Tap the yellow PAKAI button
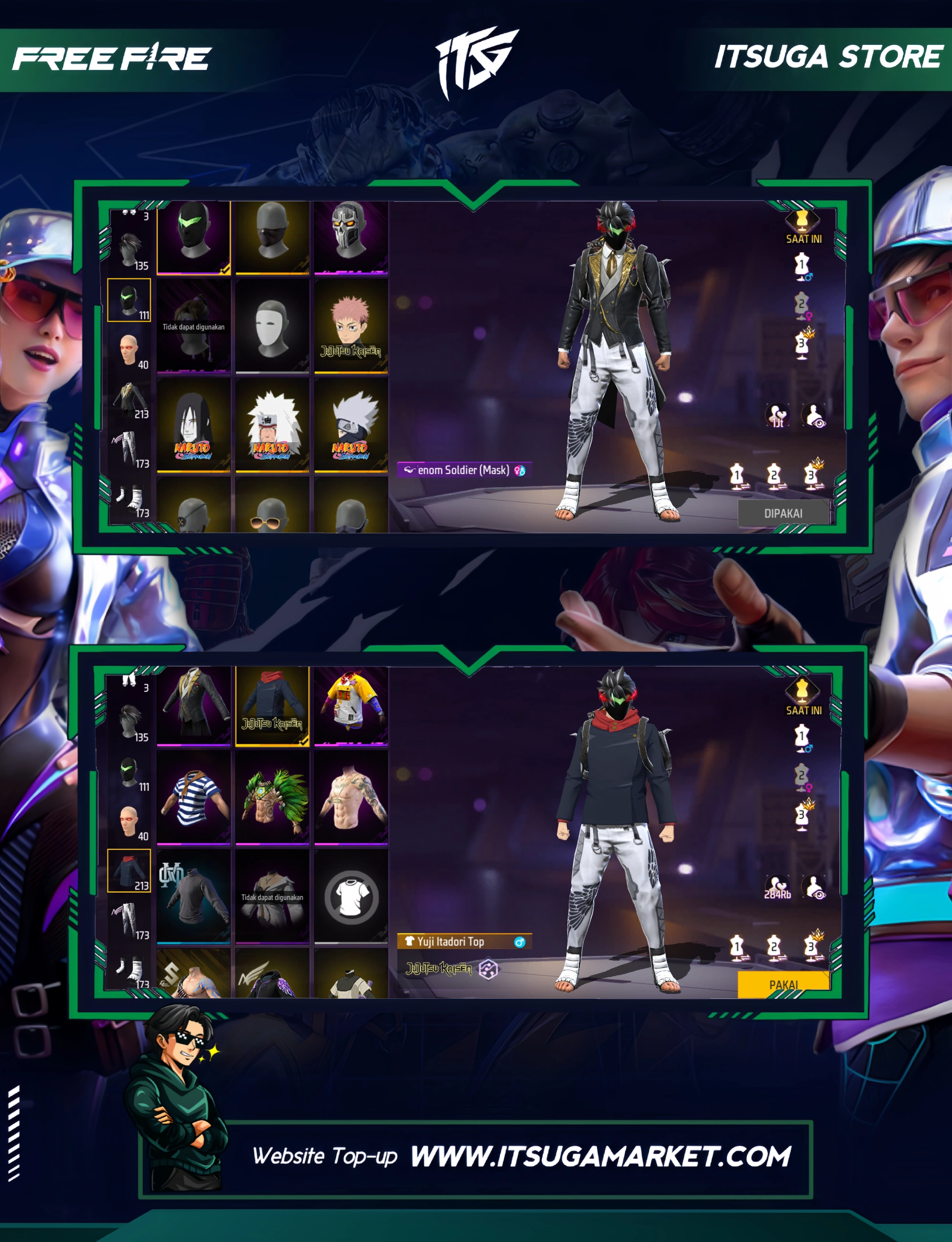Viewport: 952px width, 1242px height. [x=783, y=984]
